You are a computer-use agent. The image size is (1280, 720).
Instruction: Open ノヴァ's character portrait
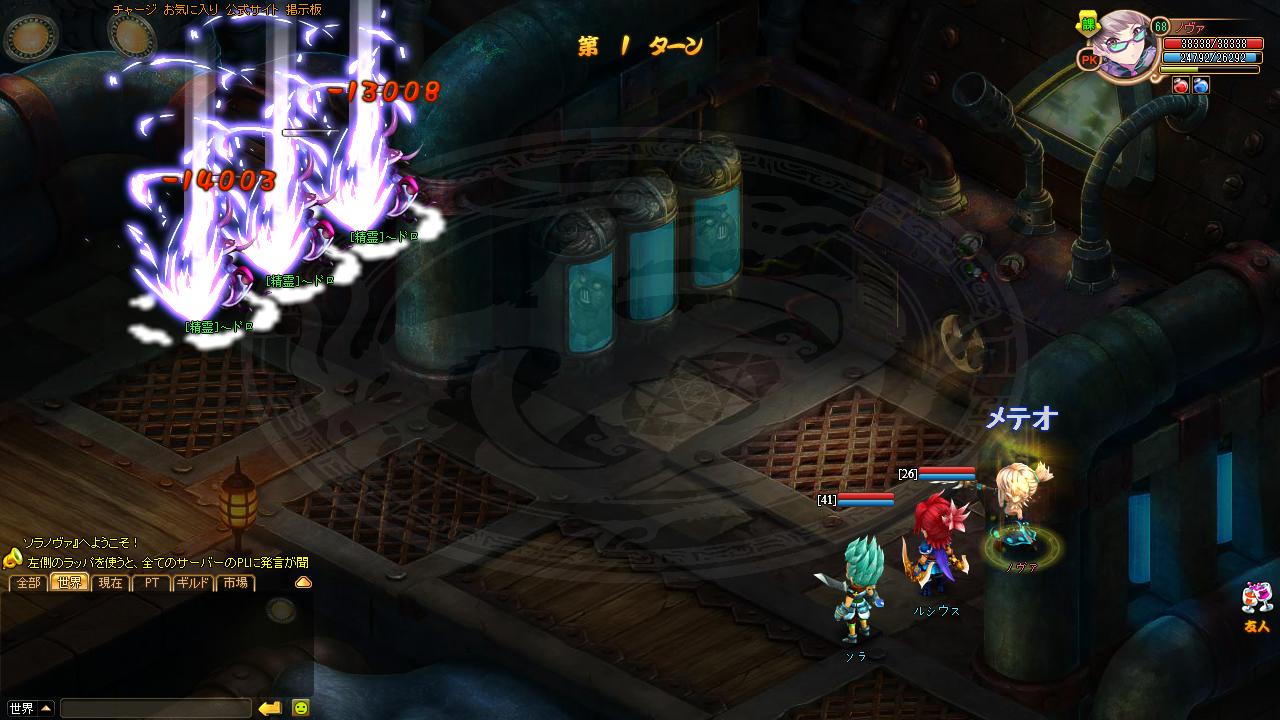(1125, 43)
